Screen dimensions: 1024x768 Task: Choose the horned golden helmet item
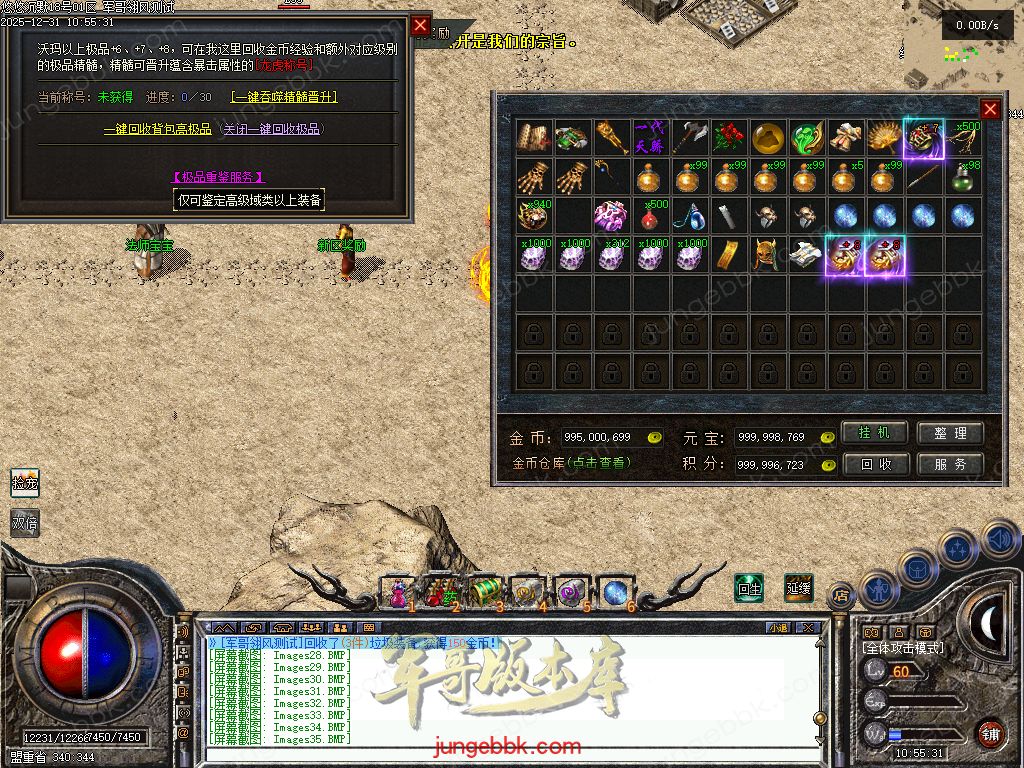(768, 255)
